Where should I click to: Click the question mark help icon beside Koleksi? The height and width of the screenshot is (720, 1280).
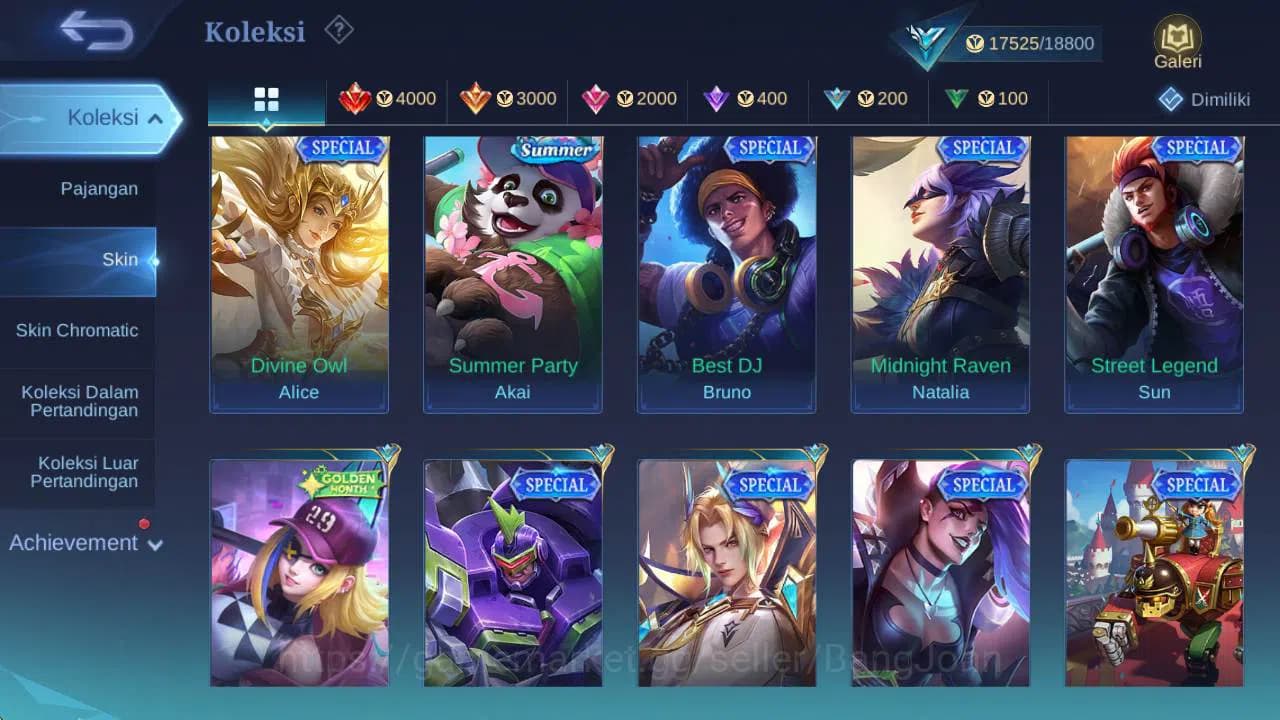click(x=338, y=30)
